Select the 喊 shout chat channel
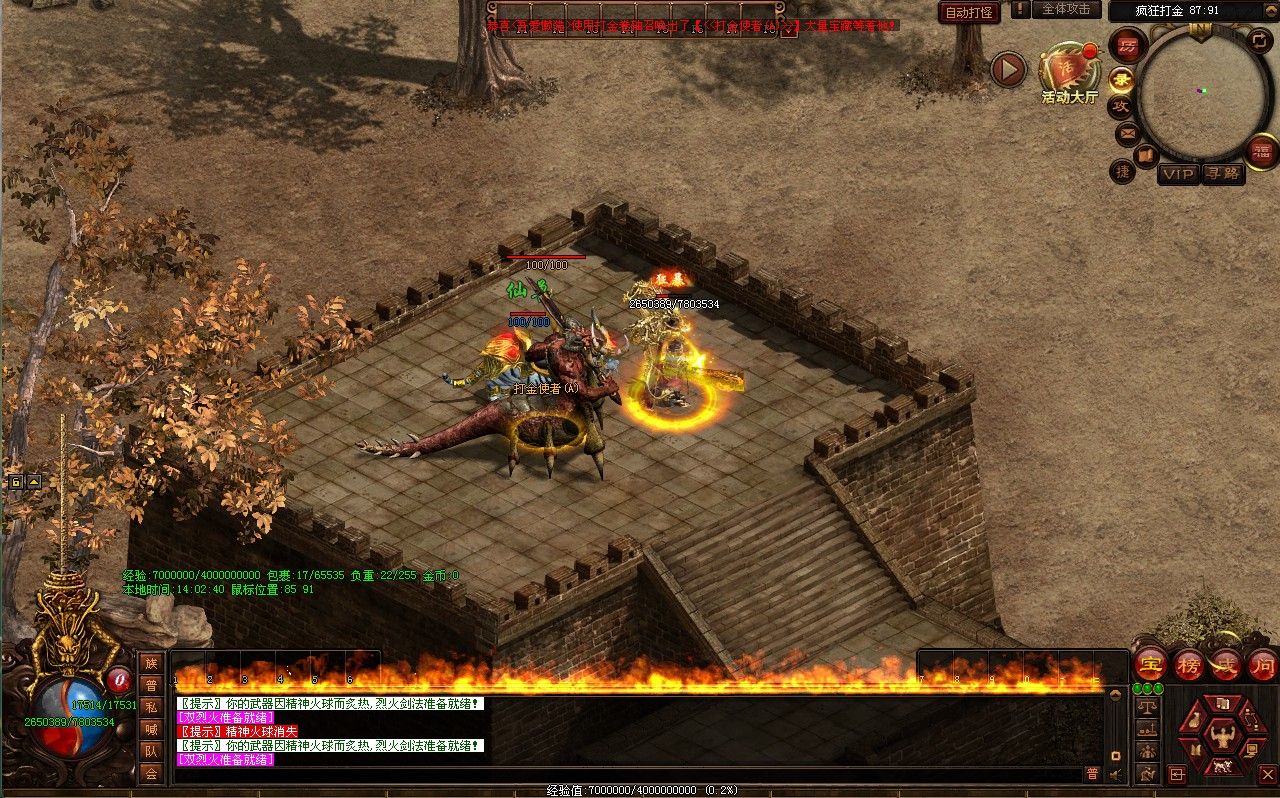 click(x=151, y=729)
